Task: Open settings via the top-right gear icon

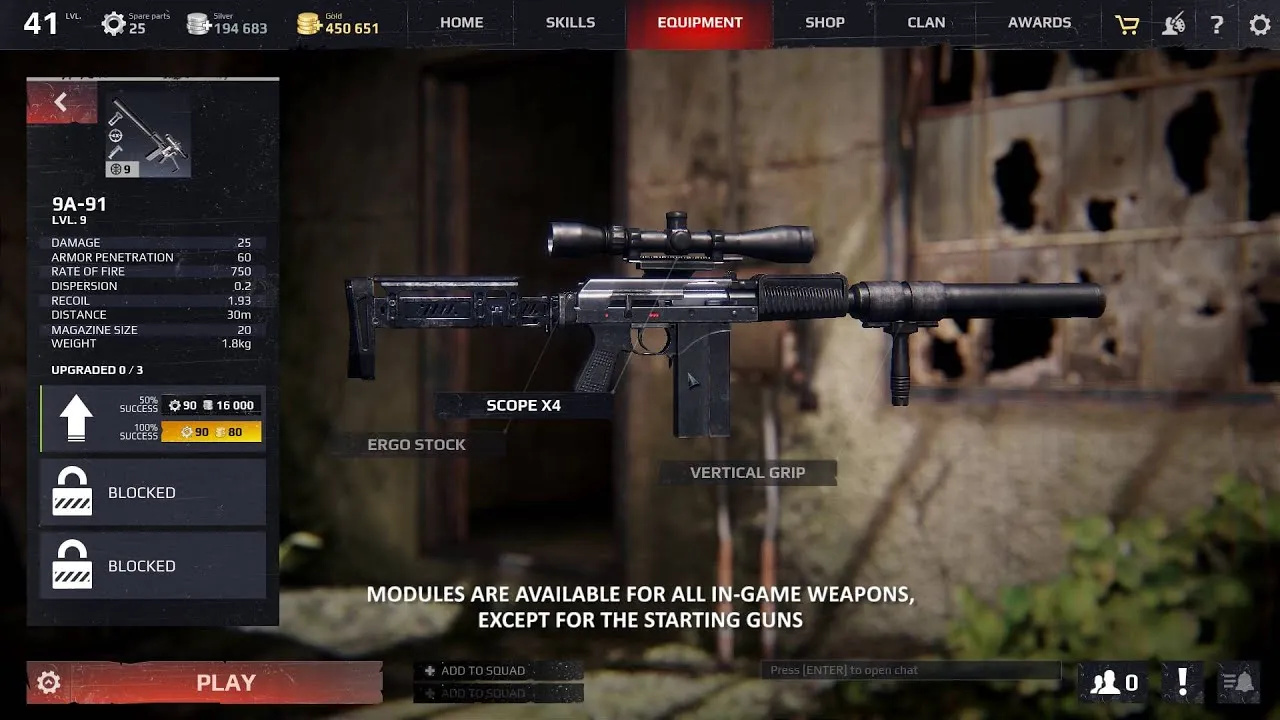Action: pos(1259,23)
